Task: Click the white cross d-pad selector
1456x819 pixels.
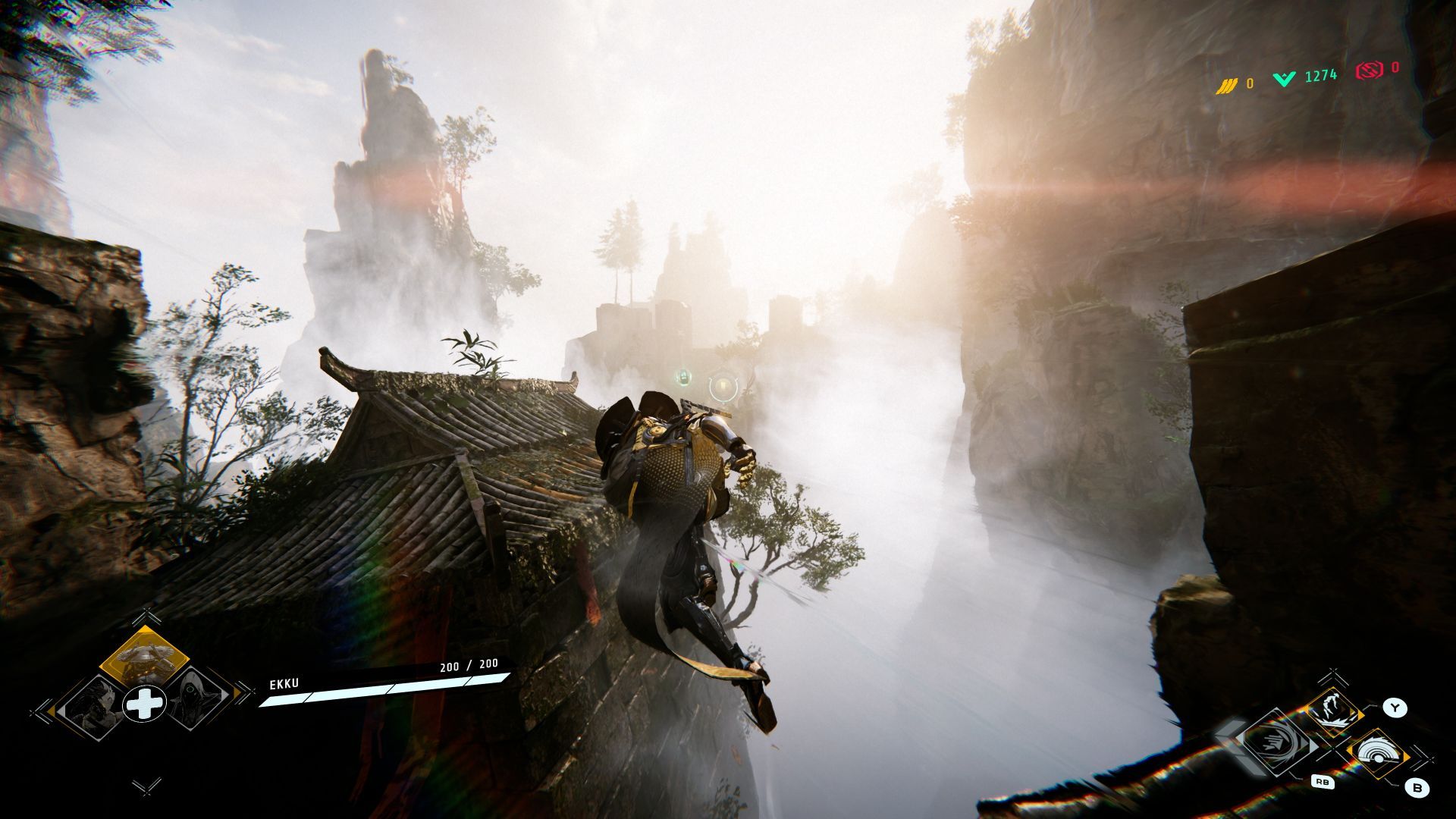Action: coord(144,704)
